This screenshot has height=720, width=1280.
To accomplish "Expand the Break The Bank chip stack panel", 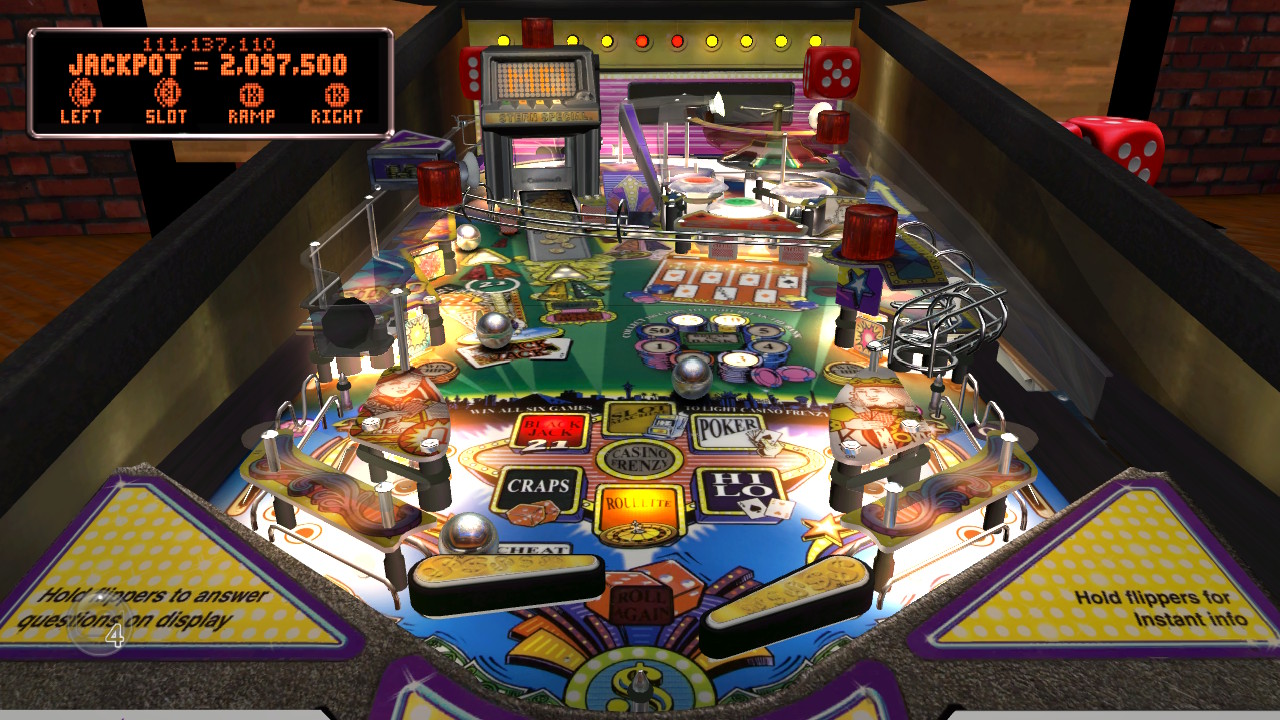I will pos(712,338).
